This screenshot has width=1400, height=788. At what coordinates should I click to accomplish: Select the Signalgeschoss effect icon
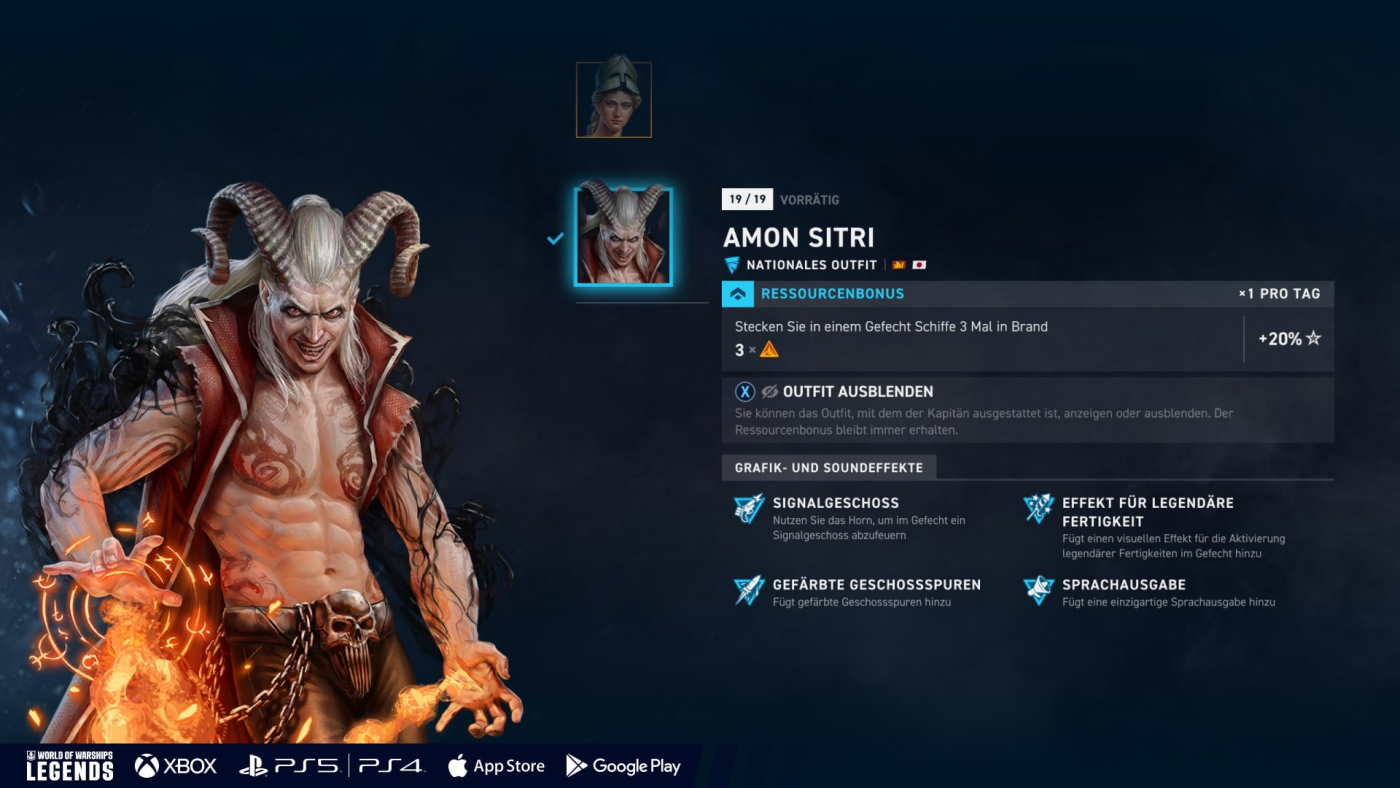[749, 509]
